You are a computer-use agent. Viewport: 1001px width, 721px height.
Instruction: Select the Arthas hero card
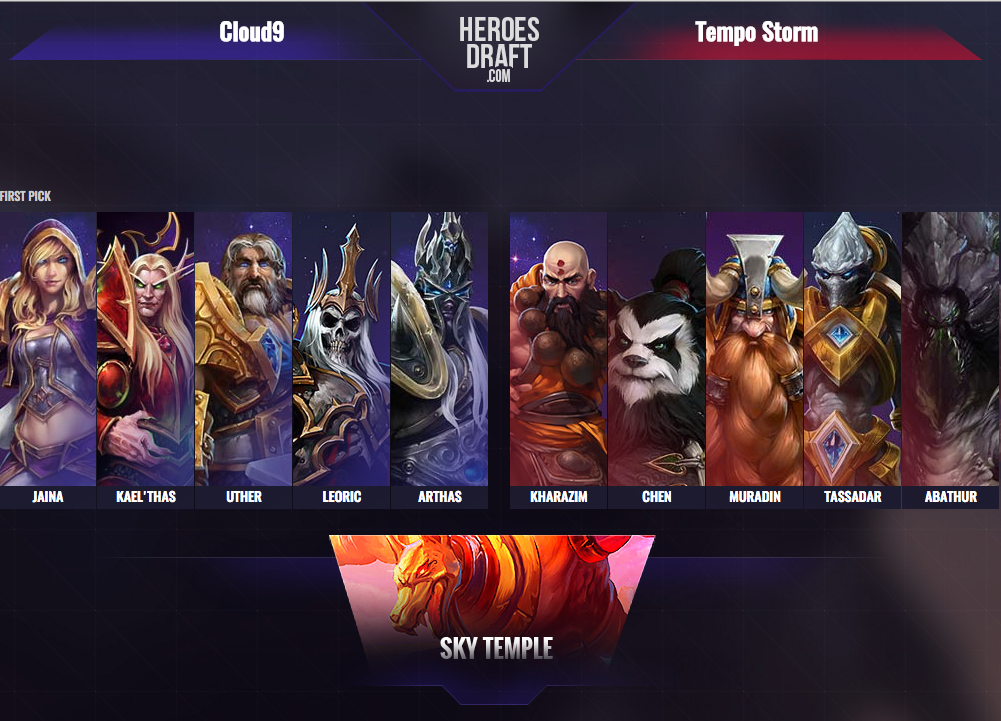pos(440,350)
